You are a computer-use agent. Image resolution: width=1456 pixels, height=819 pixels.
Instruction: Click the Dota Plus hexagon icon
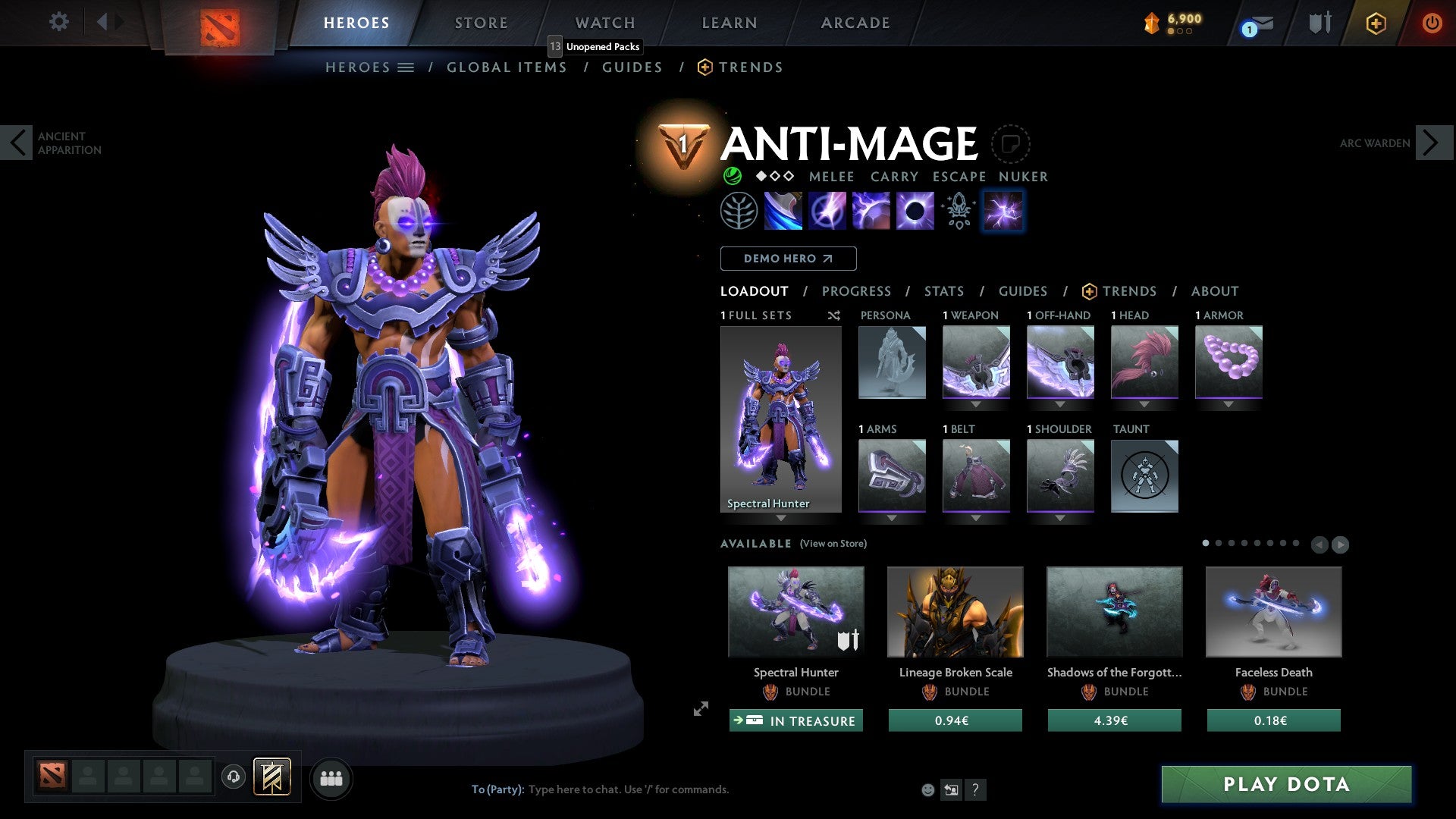(x=1376, y=23)
